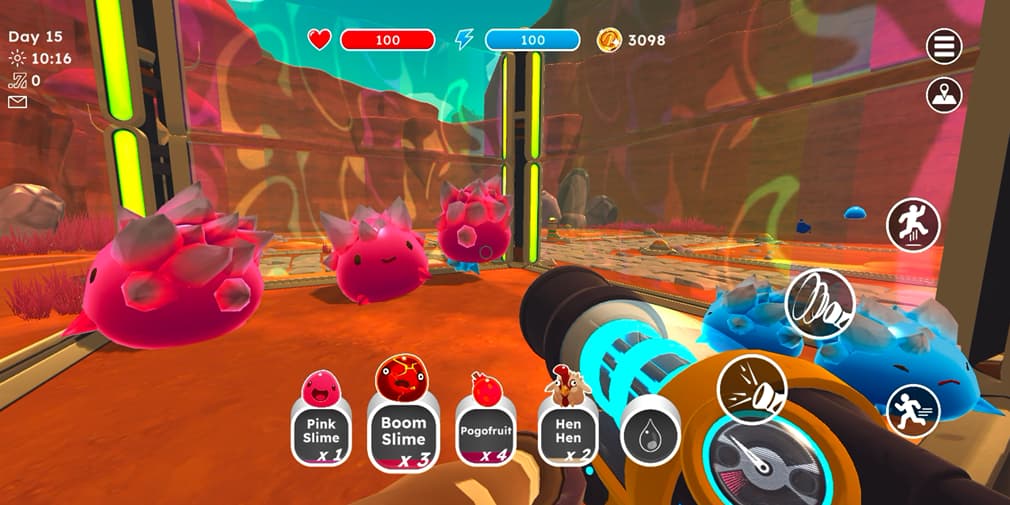Select the Boom Slime inventory slot

coord(403,432)
